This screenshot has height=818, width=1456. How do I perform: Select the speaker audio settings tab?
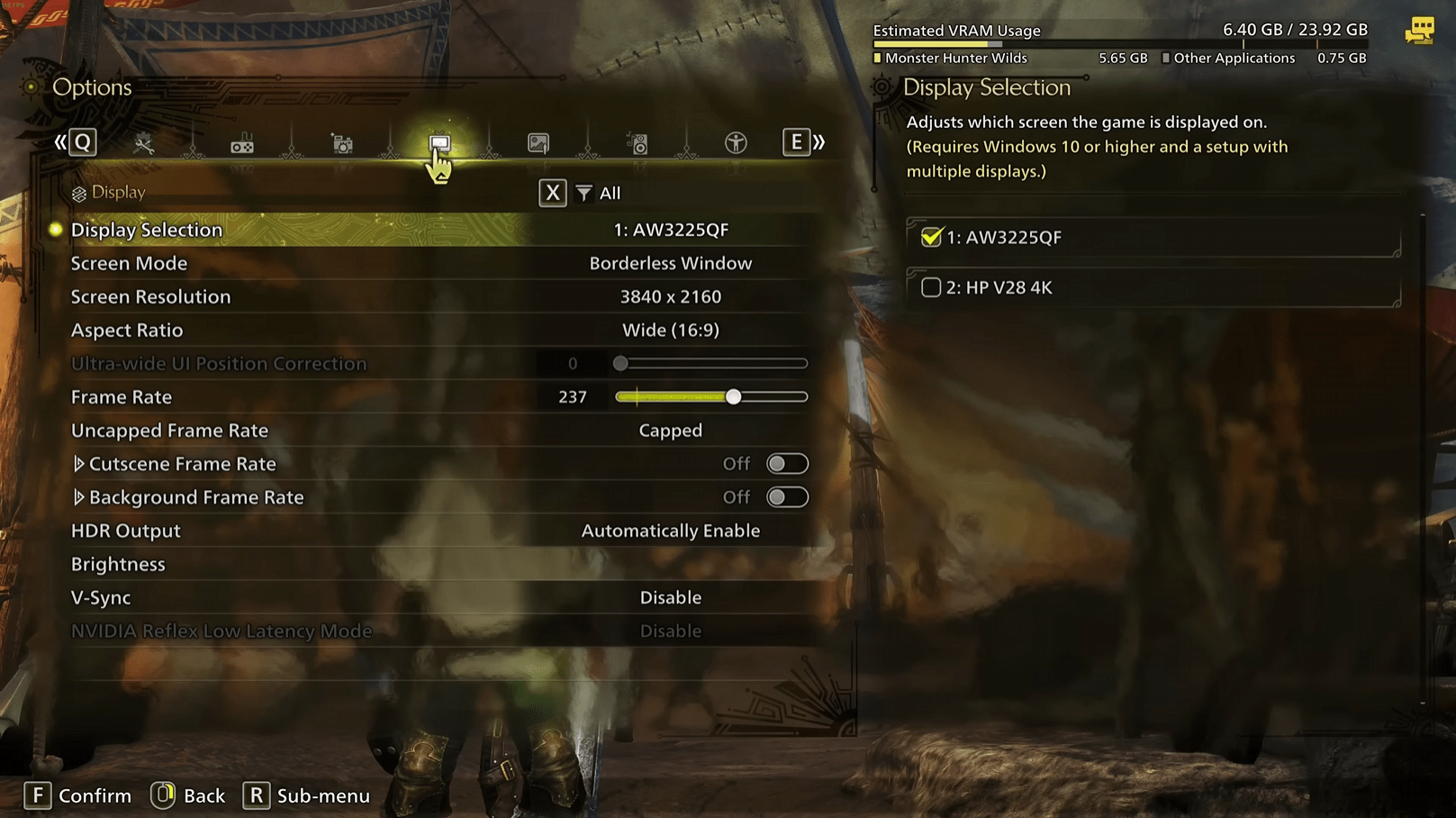(x=637, y=141)
